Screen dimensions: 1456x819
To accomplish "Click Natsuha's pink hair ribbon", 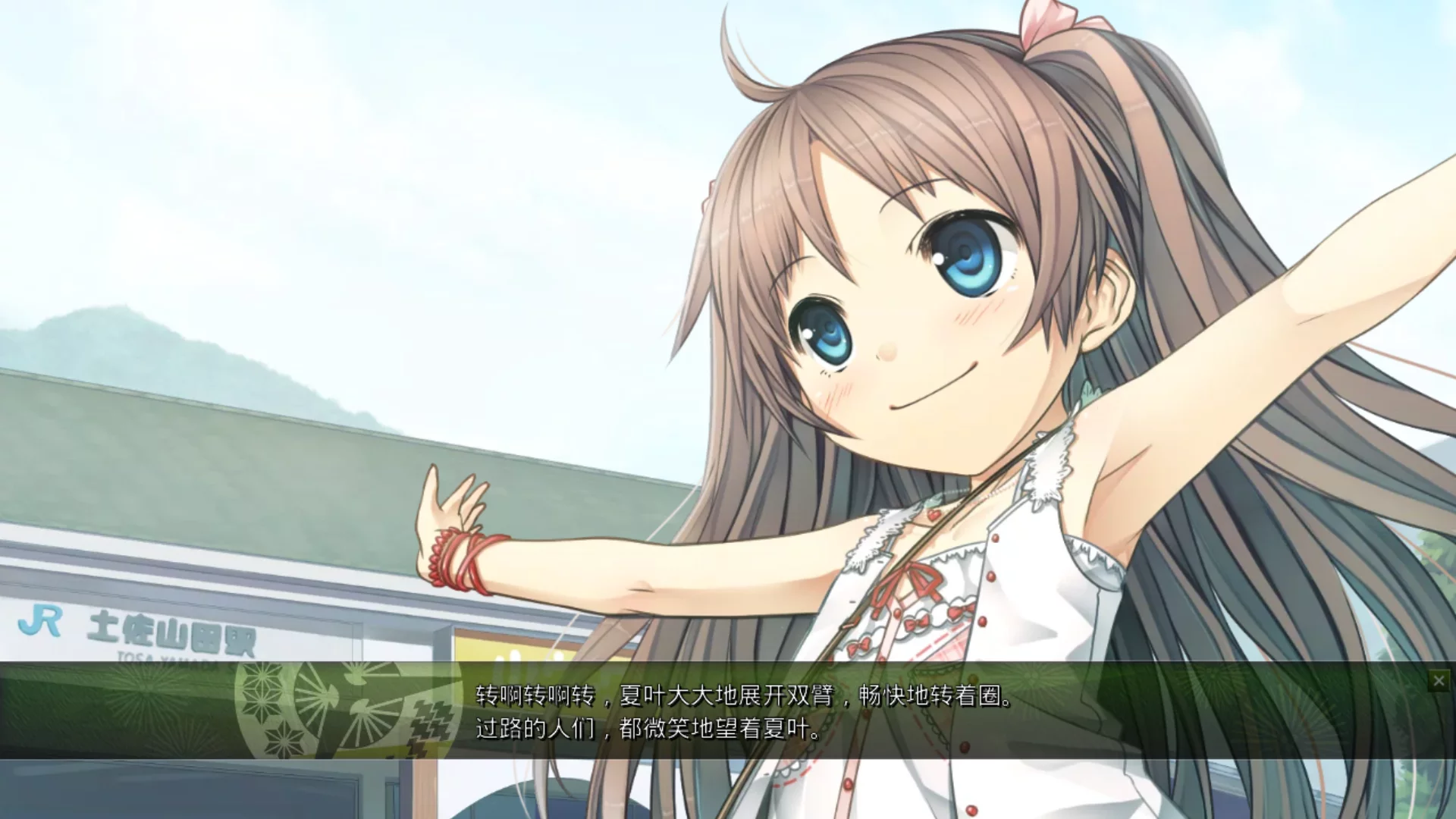I will tap(1050, 23).
